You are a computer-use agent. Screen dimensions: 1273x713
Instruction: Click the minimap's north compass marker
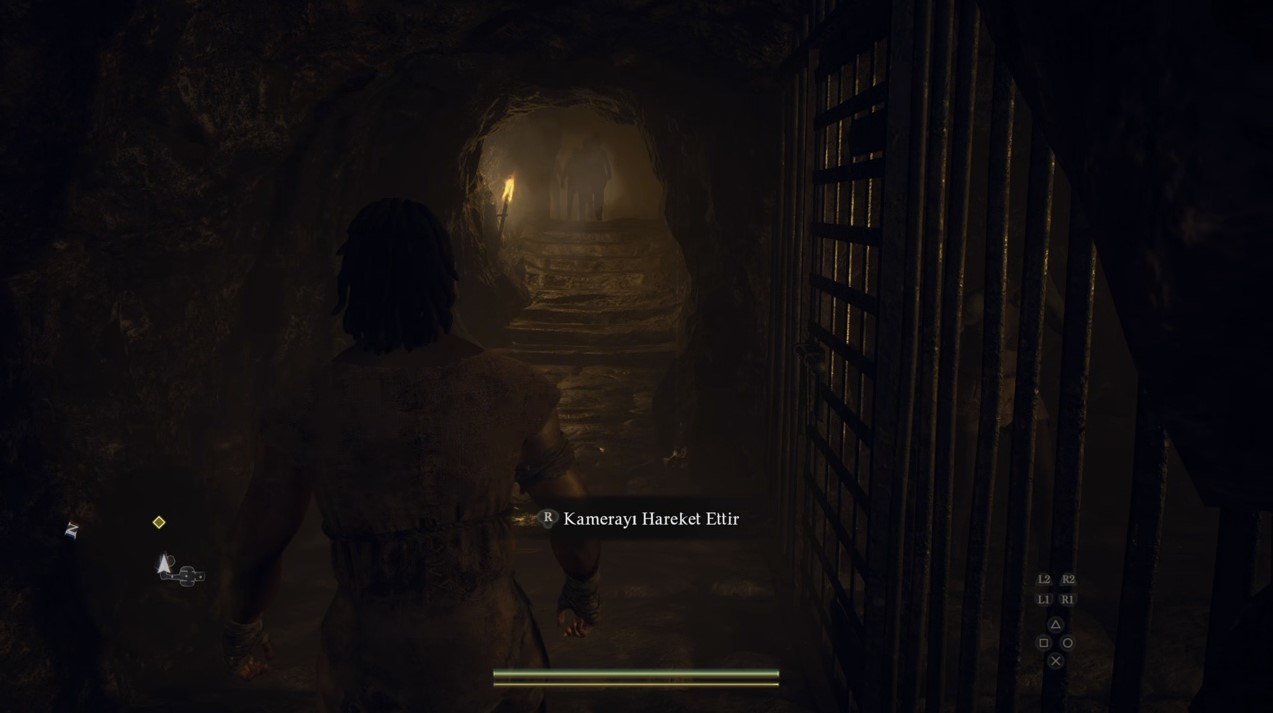(x=71, y=531)
